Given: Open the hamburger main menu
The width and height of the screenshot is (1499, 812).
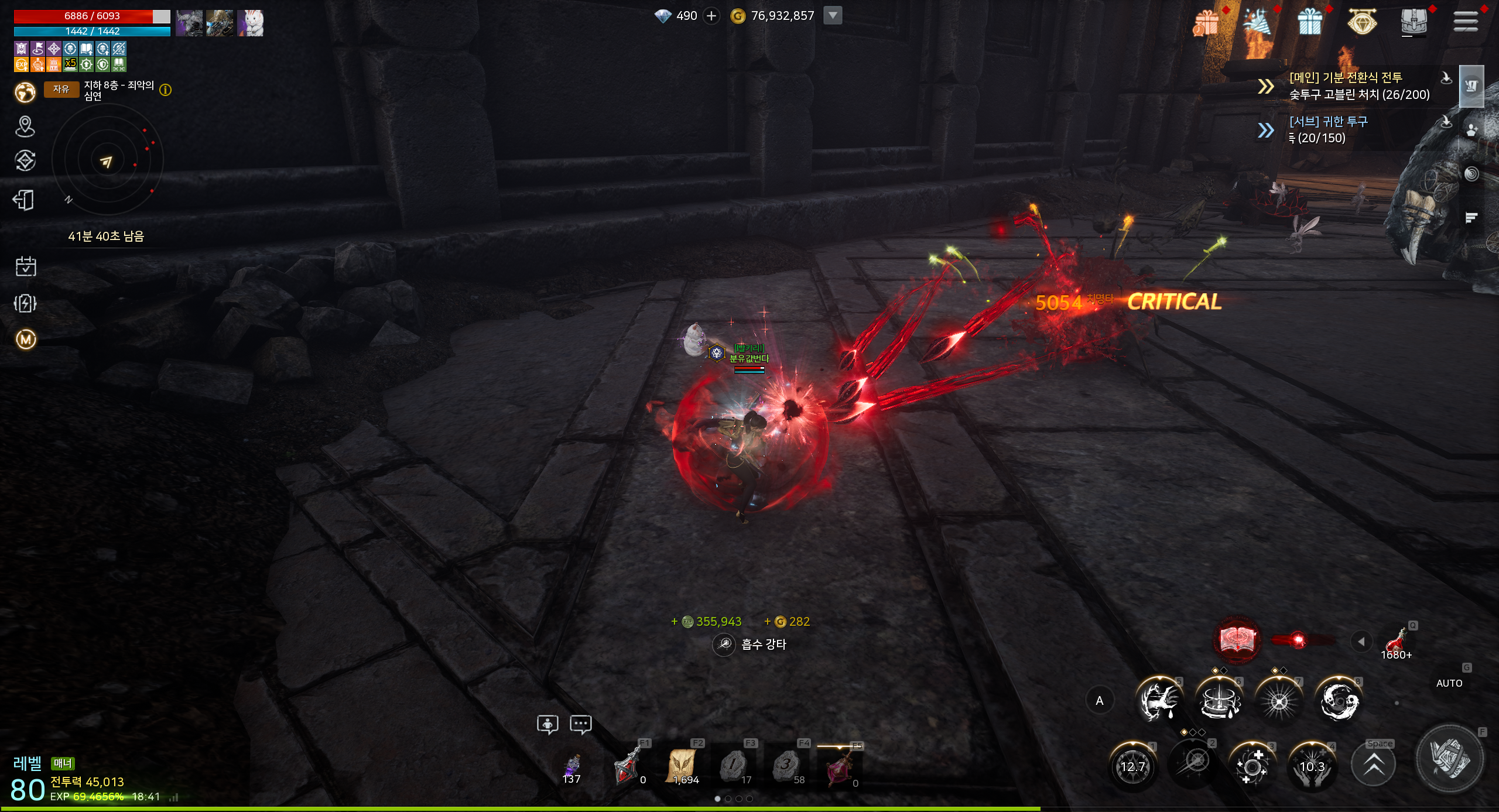Looking at the screenshot, I should (1466, 22).
